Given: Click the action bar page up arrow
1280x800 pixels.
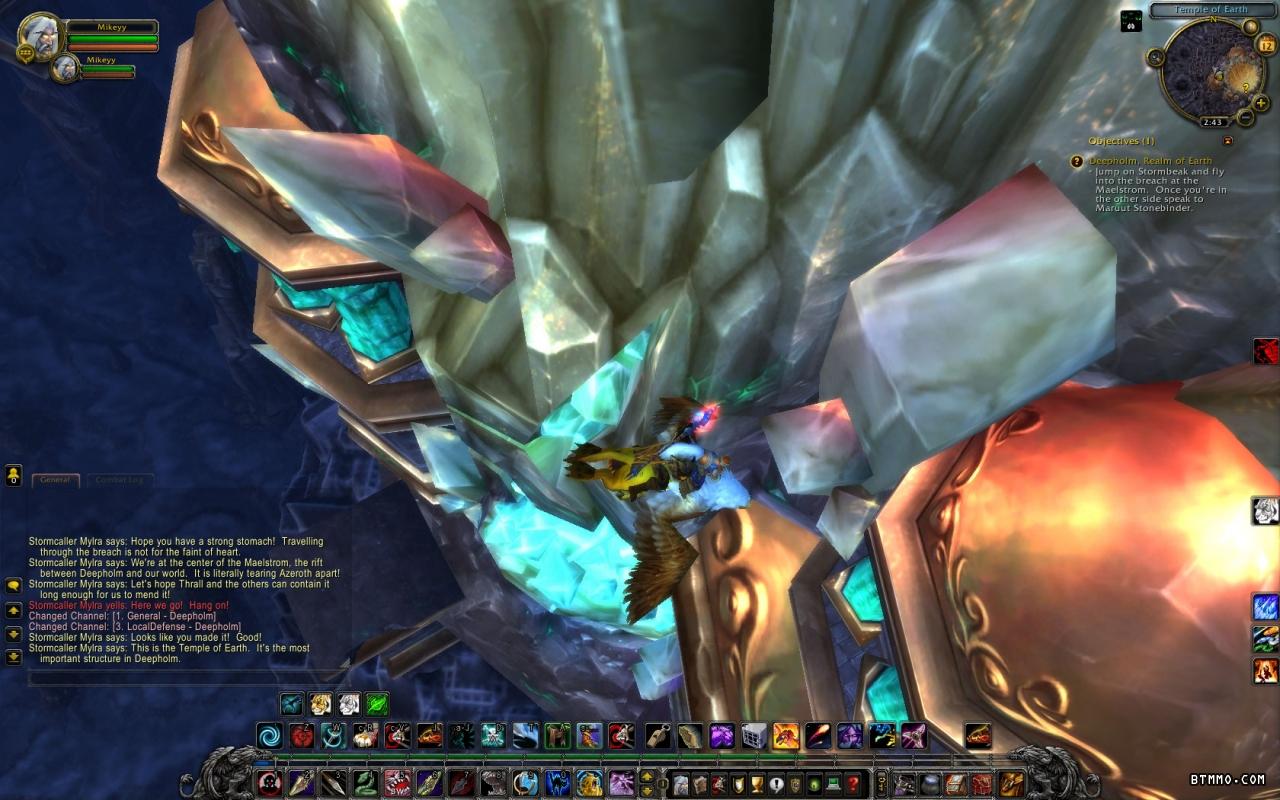Looking at the screenshot, I should tap(647, 776).
